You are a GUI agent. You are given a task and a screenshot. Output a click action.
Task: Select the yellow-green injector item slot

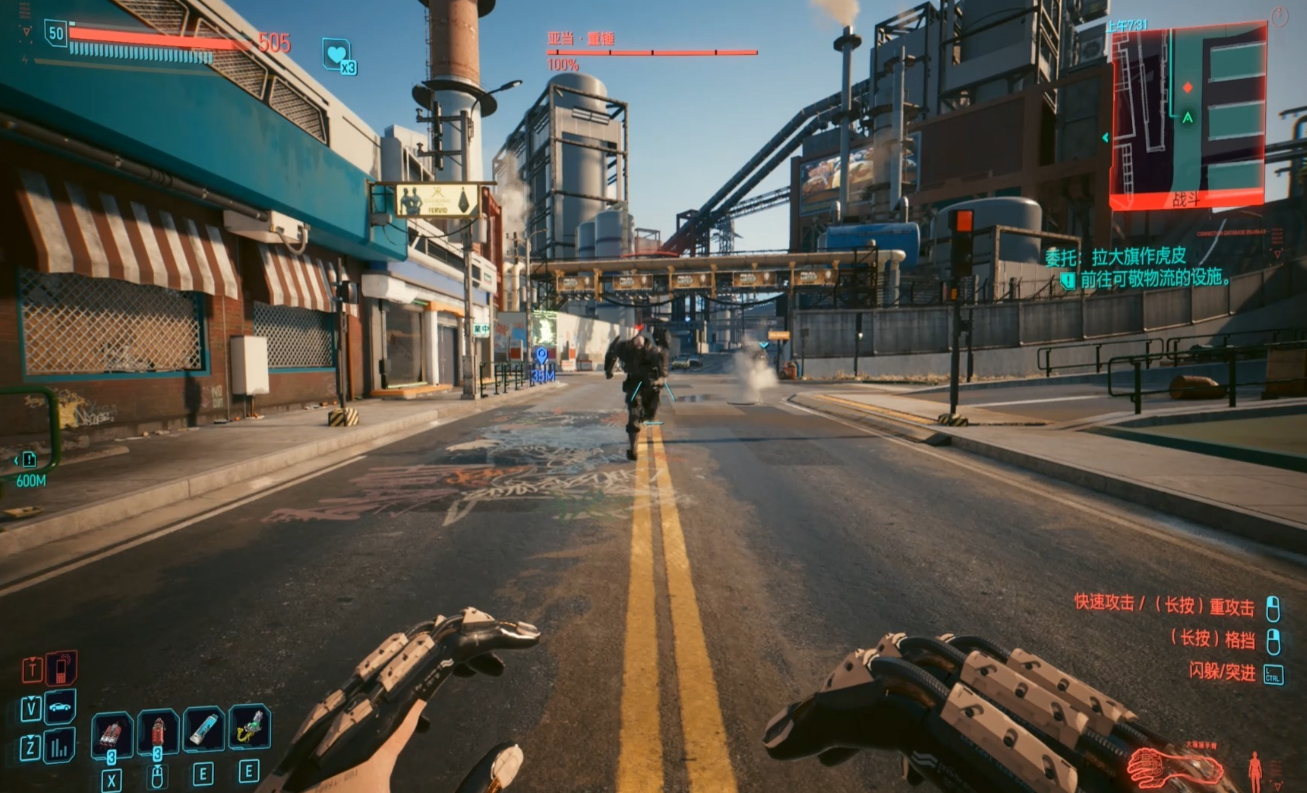point(249,728)
